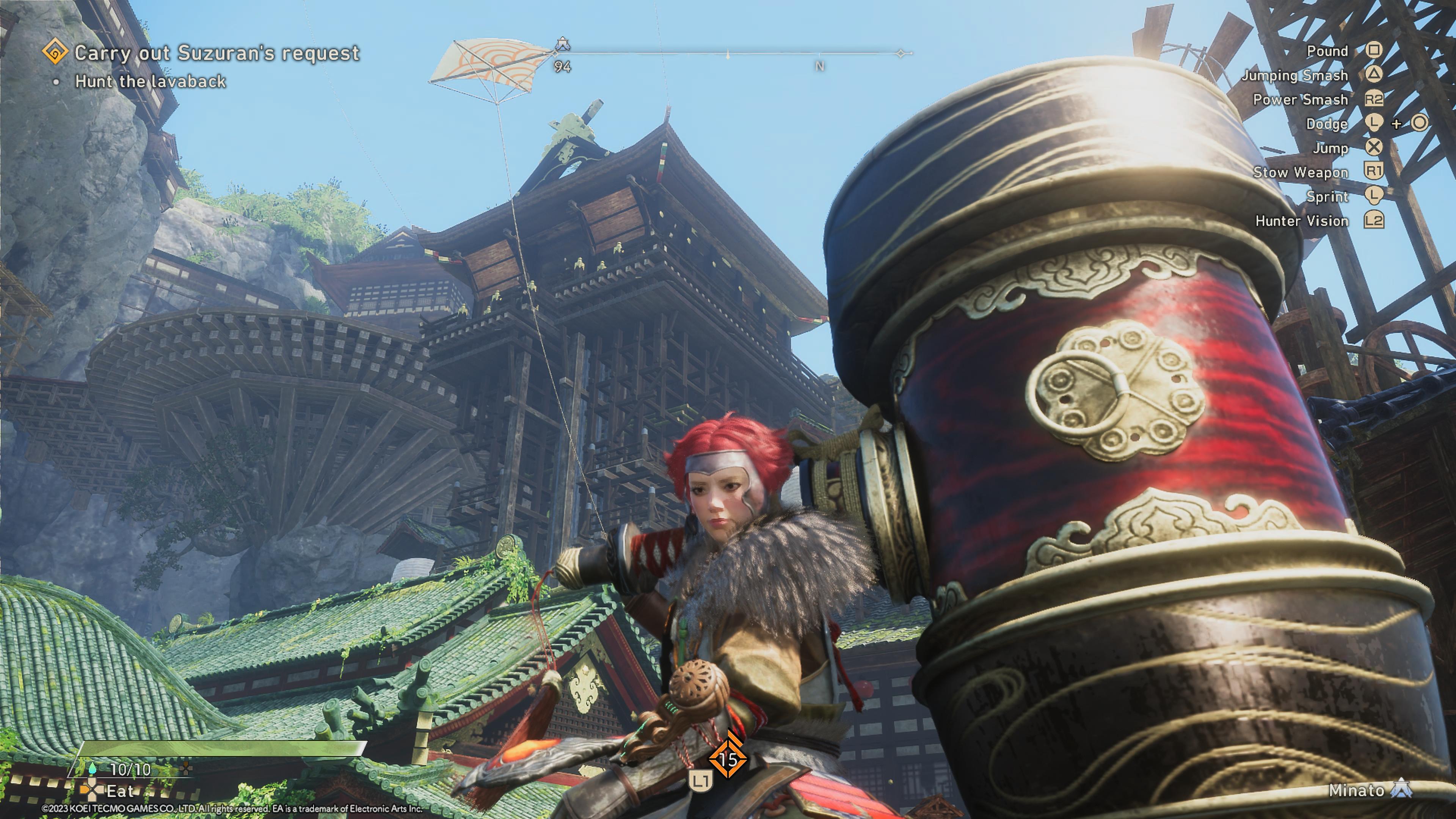Click the north indicator on the compass bar
The height and width of the screenshot is (819, 1456).
pos(819,66)
